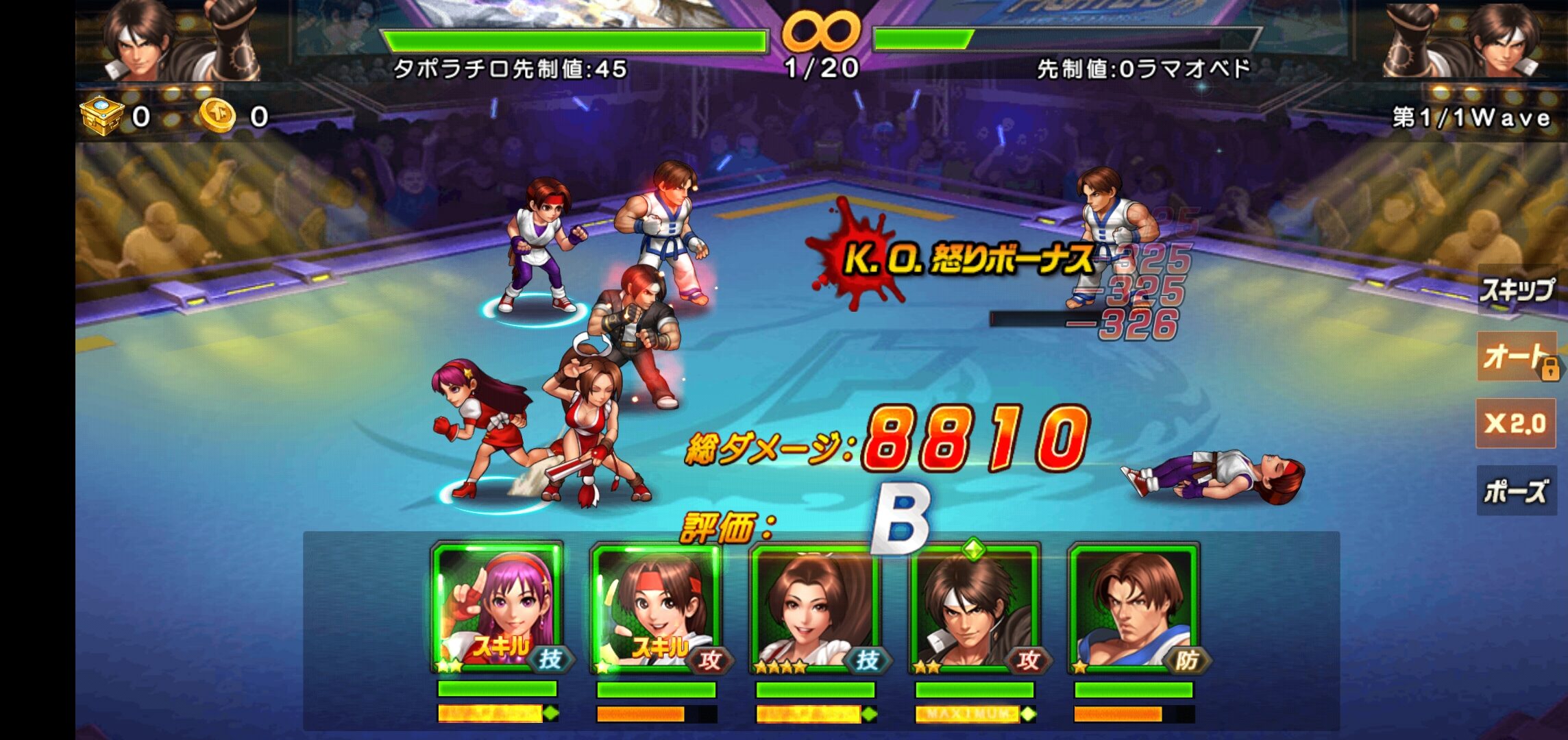
Task: Tap the gold coin counter icon
Action: coord(217,115)
